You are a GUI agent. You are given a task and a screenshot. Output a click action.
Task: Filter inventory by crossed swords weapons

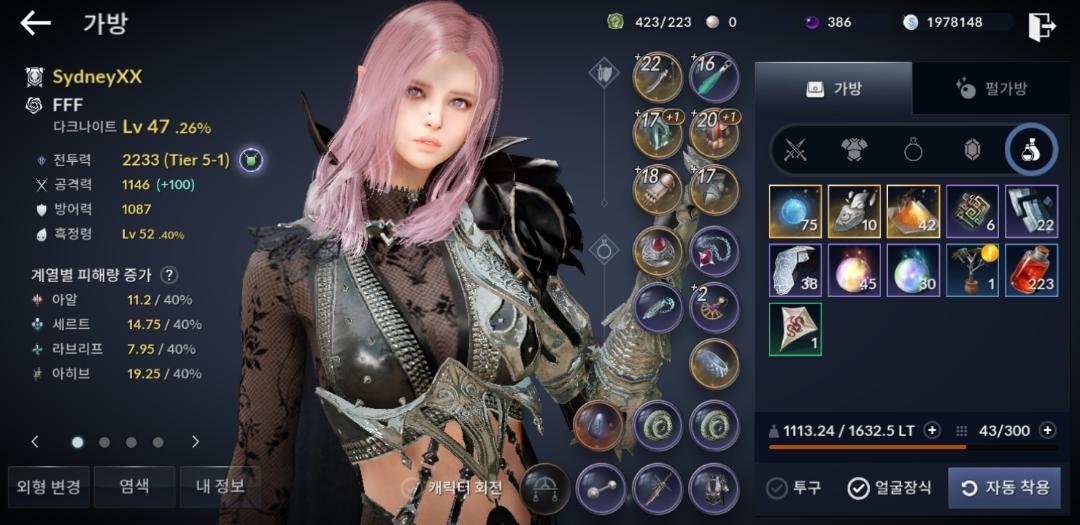coord(795,151)
